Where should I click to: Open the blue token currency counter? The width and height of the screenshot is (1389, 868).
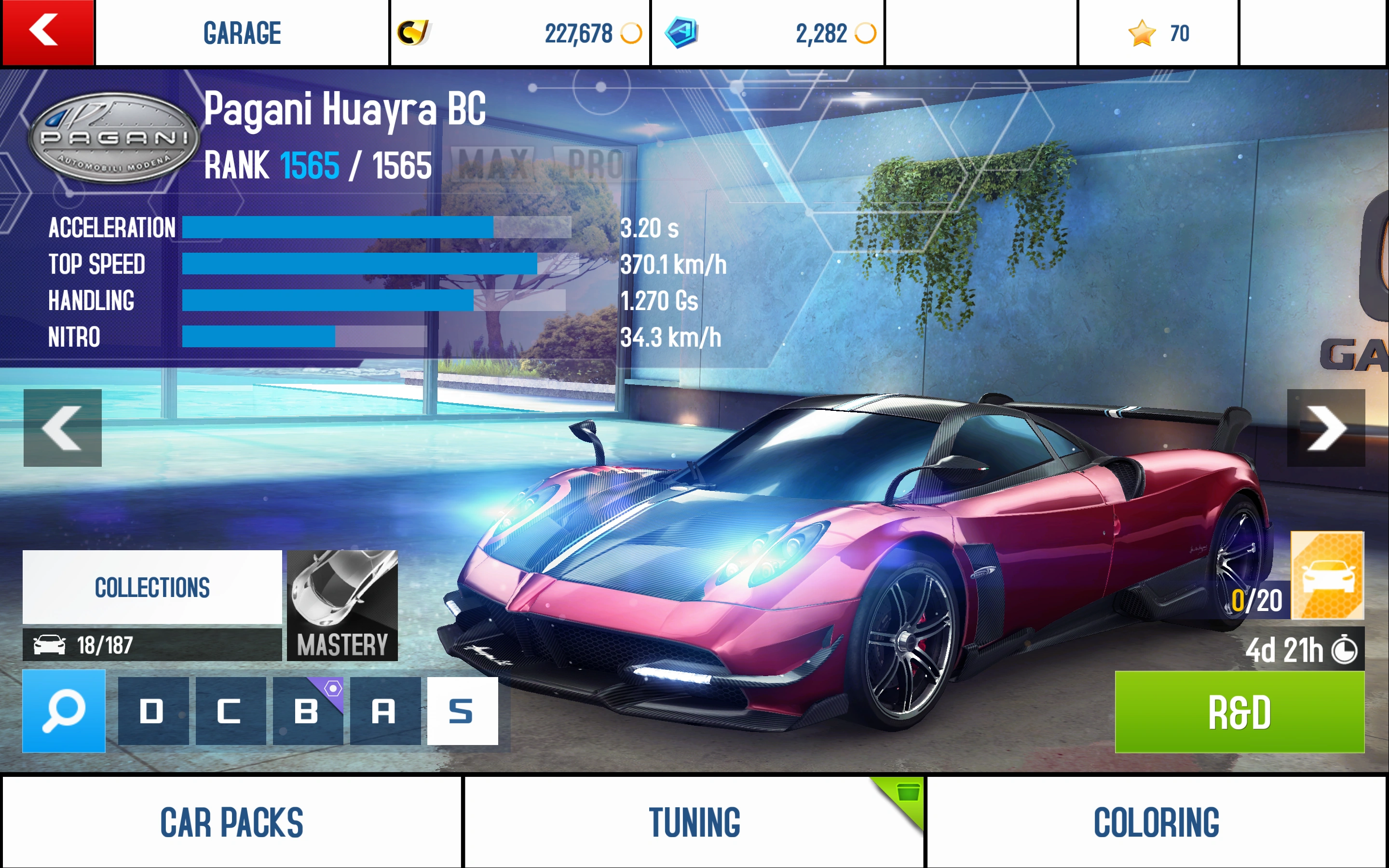(x=767, y=33)
